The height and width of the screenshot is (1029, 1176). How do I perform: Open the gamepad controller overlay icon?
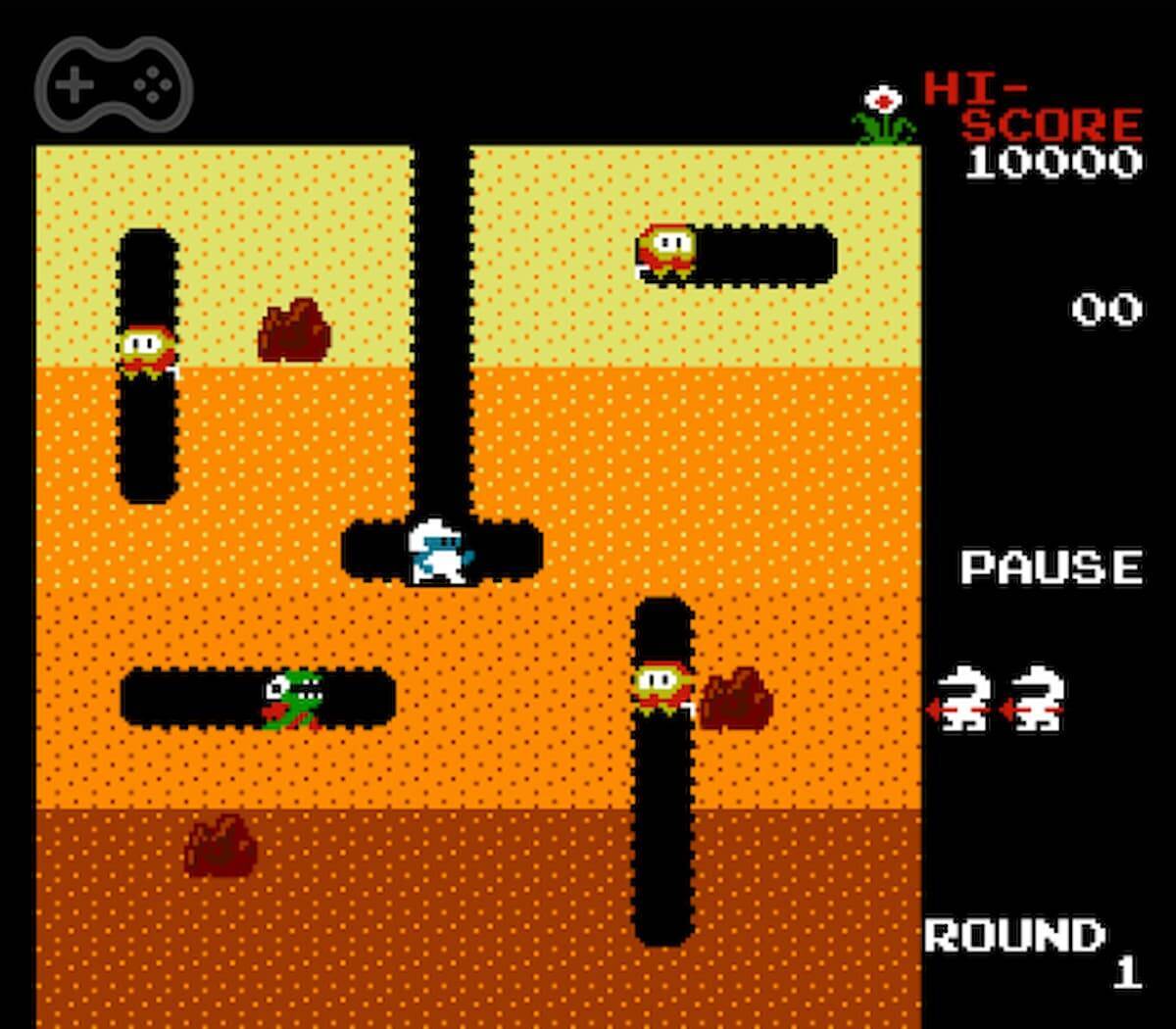click(x=114, y=85)
